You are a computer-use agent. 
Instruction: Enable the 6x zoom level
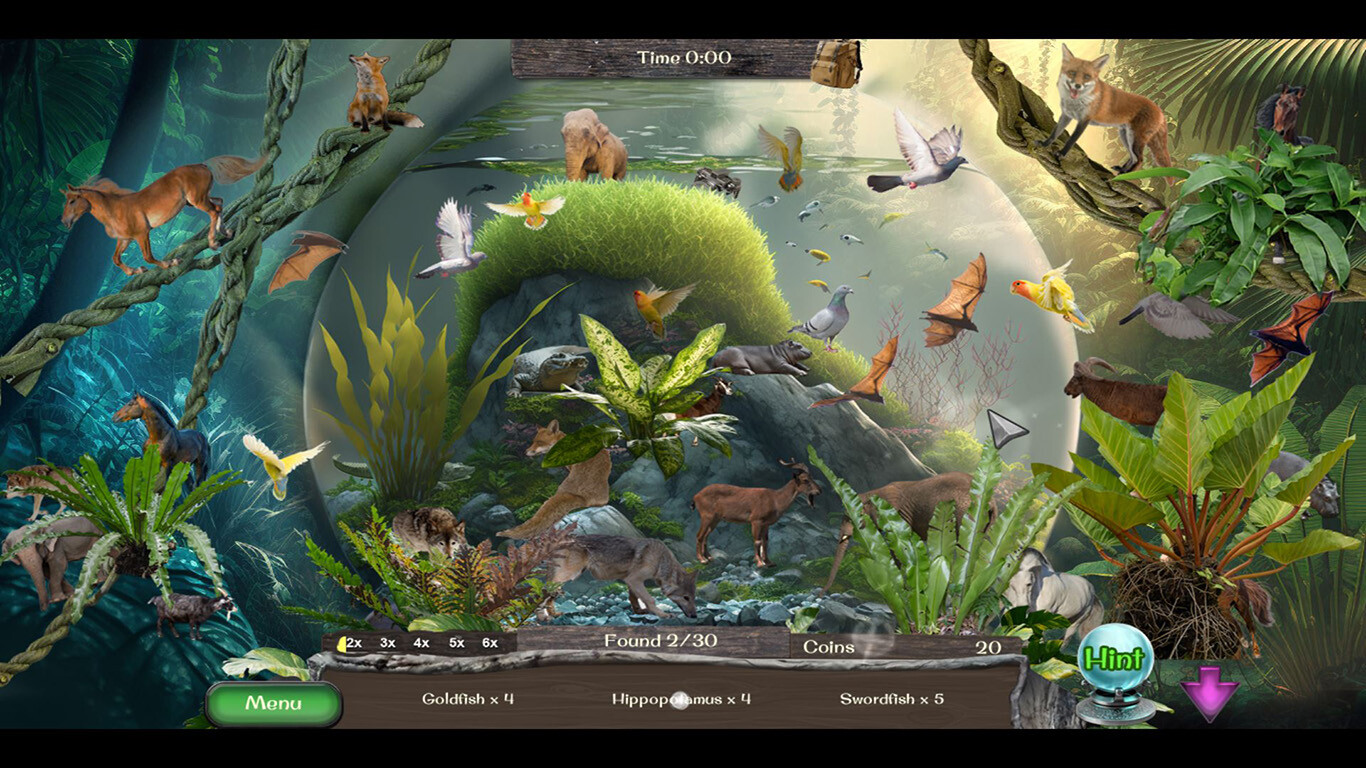coord(489,644)
